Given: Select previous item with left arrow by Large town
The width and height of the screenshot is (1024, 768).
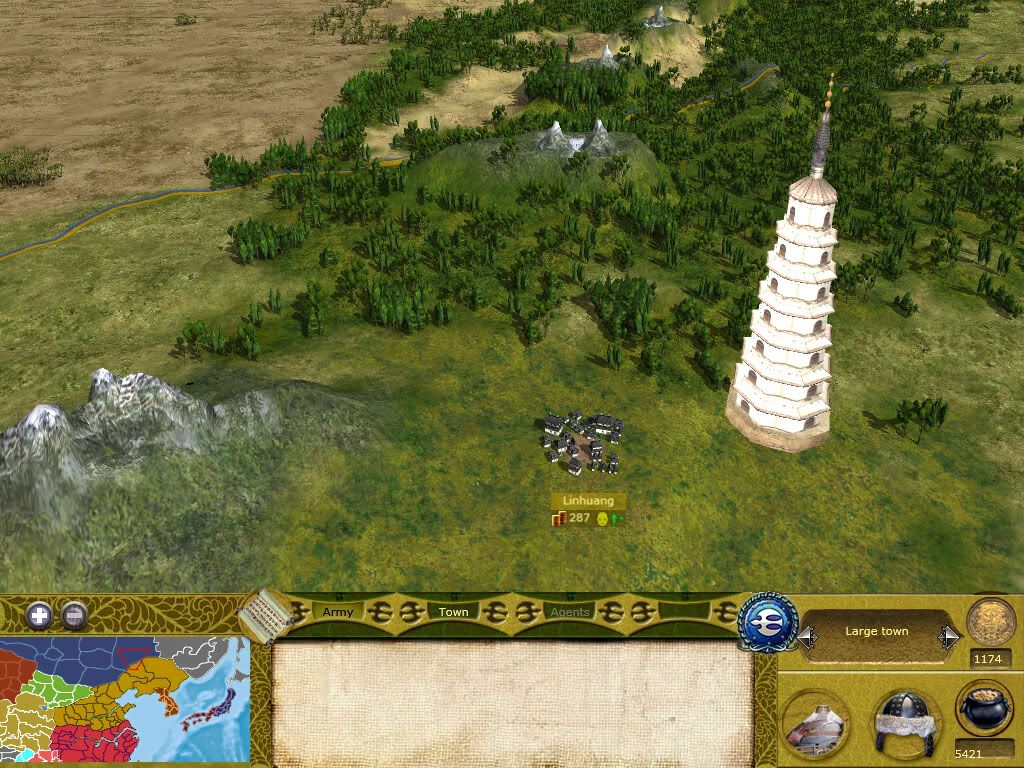Looking at the screenshot, I should 806,634.
